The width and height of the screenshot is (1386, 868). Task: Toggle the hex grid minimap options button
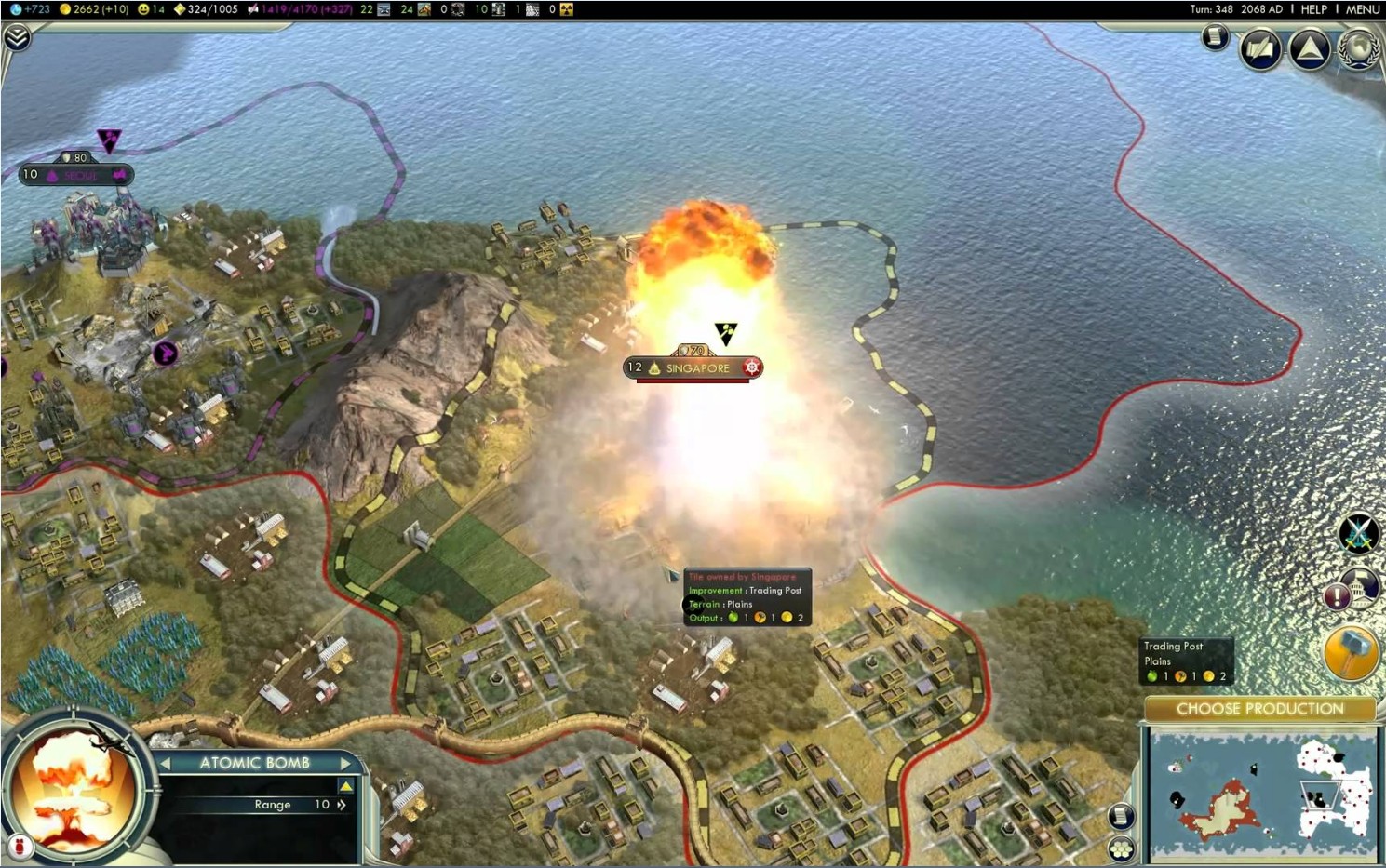click(1122, 848)
